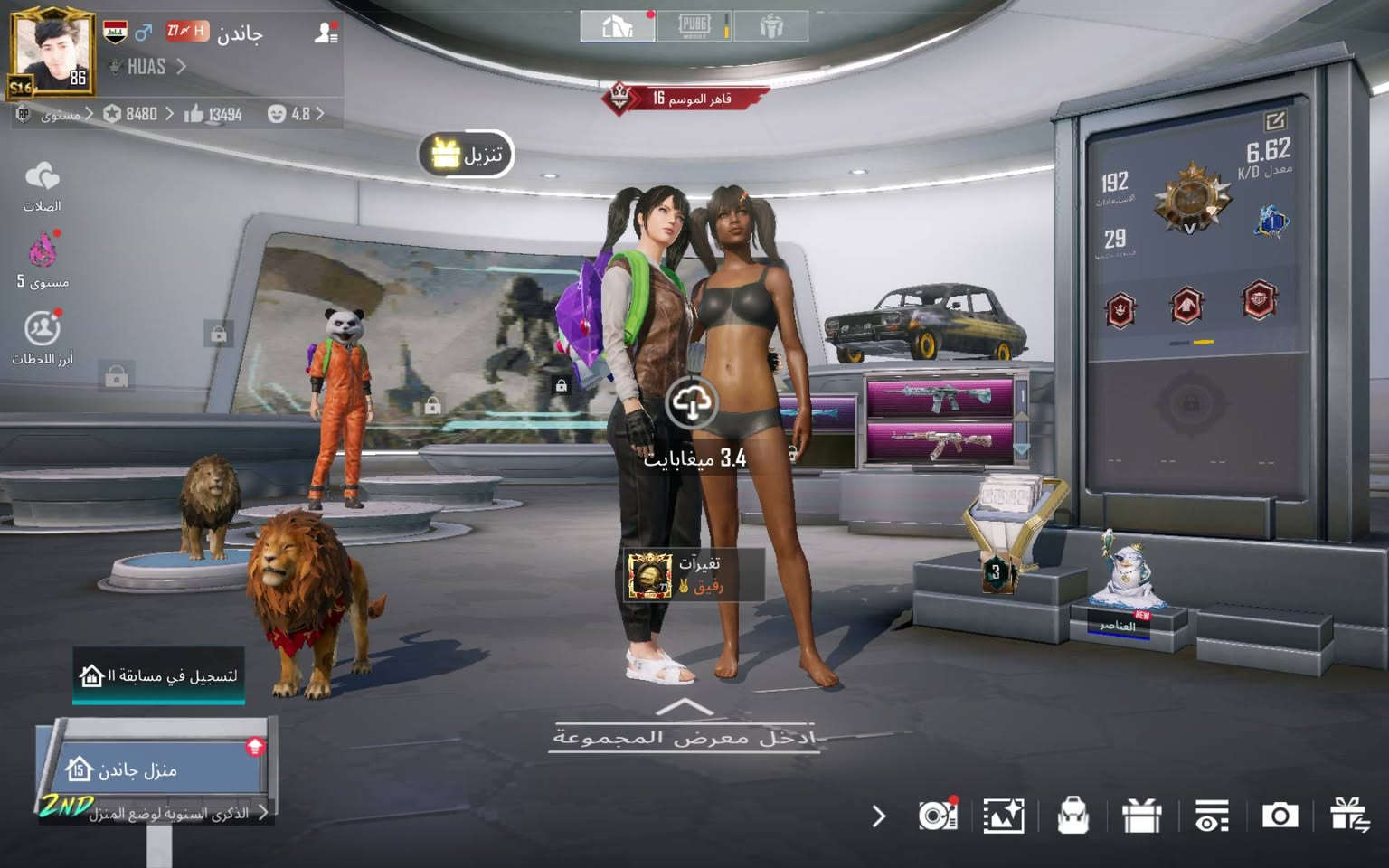Open the backpack inventory icon
This screenshot has width=1389, height=868.
[1072, 816]
